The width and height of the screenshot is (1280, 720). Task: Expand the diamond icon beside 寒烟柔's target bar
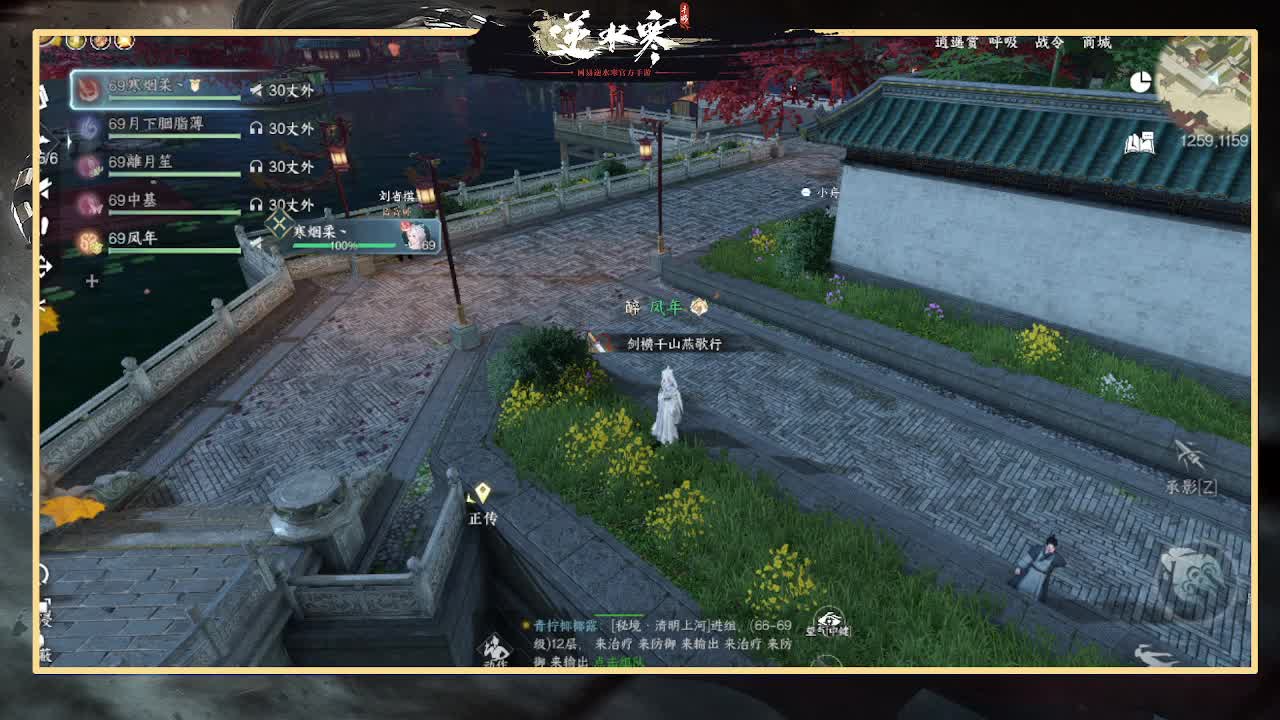(278, 225)
